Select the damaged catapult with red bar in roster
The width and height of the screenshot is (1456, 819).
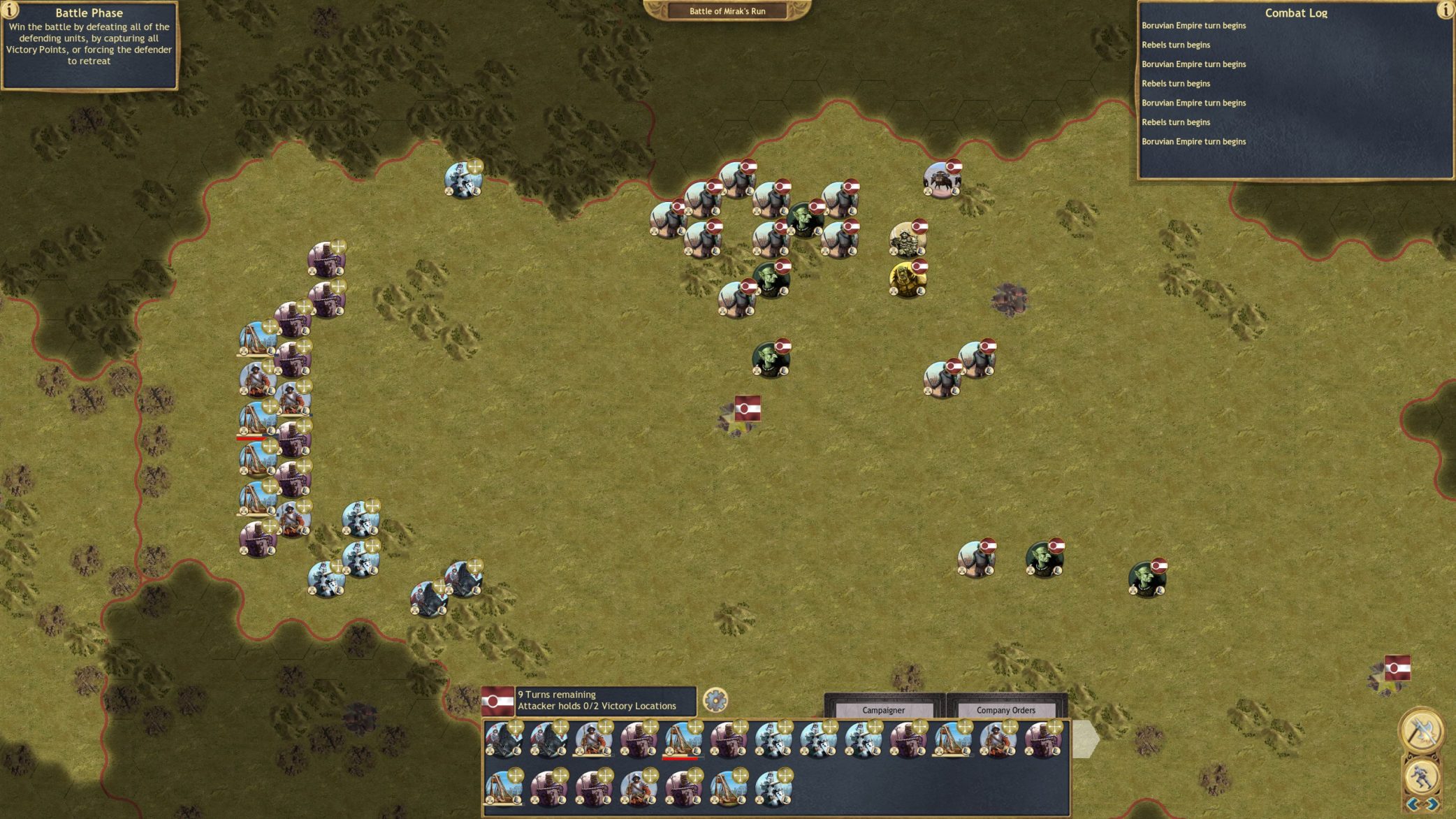682,741
